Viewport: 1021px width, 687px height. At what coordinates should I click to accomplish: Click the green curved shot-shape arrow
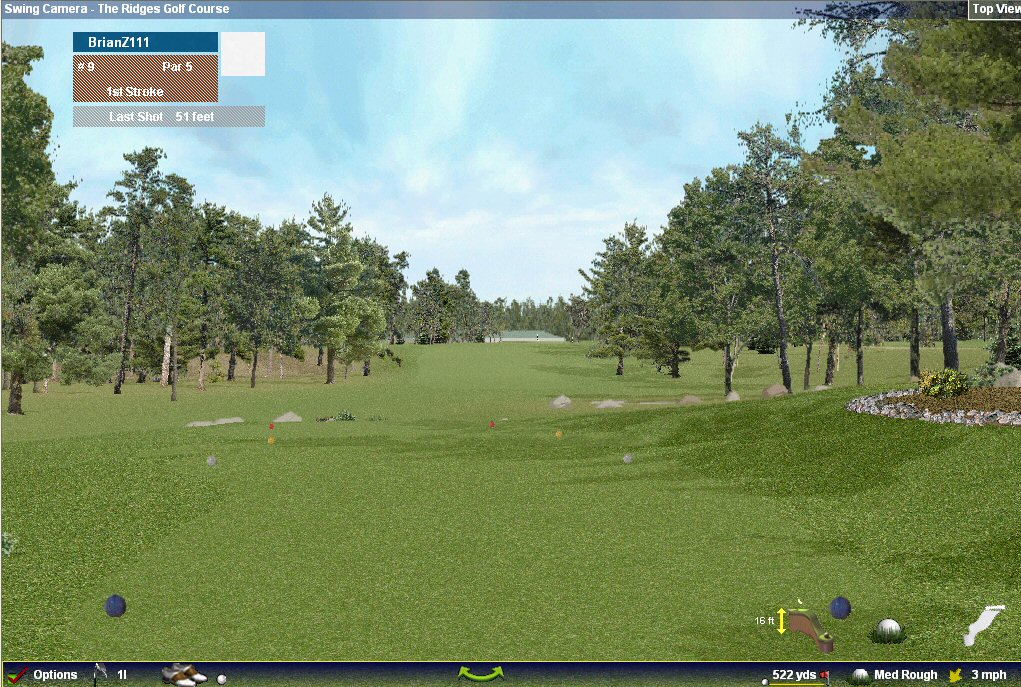coord(480,675)
